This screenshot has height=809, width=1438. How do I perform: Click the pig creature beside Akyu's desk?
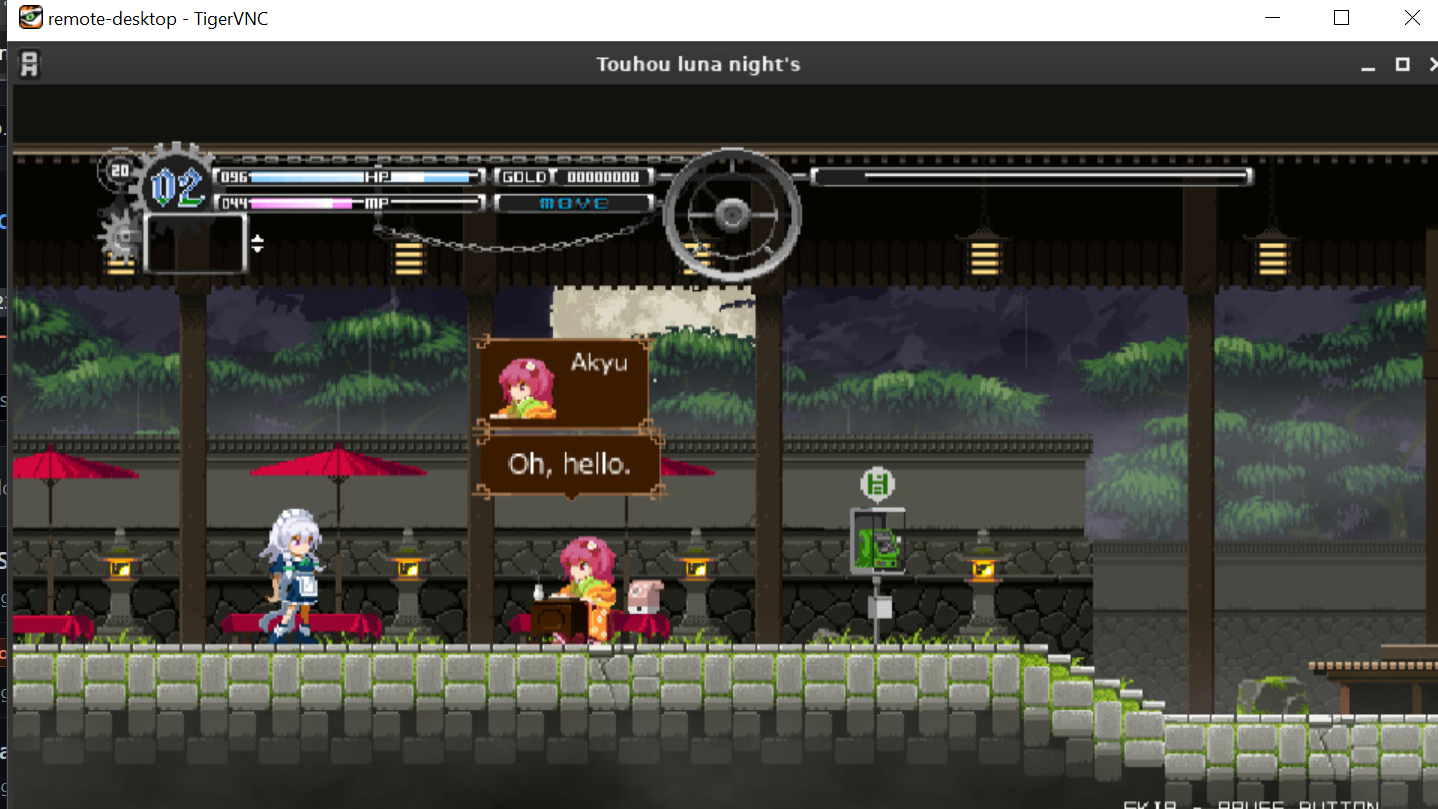tap(645, 597)
